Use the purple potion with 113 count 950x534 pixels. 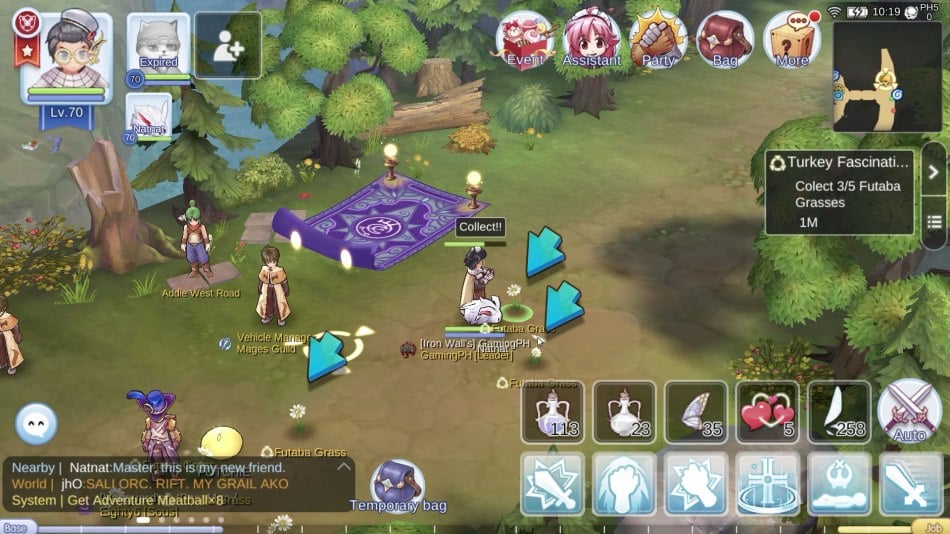pyautogui.click(x=552, y=412)
